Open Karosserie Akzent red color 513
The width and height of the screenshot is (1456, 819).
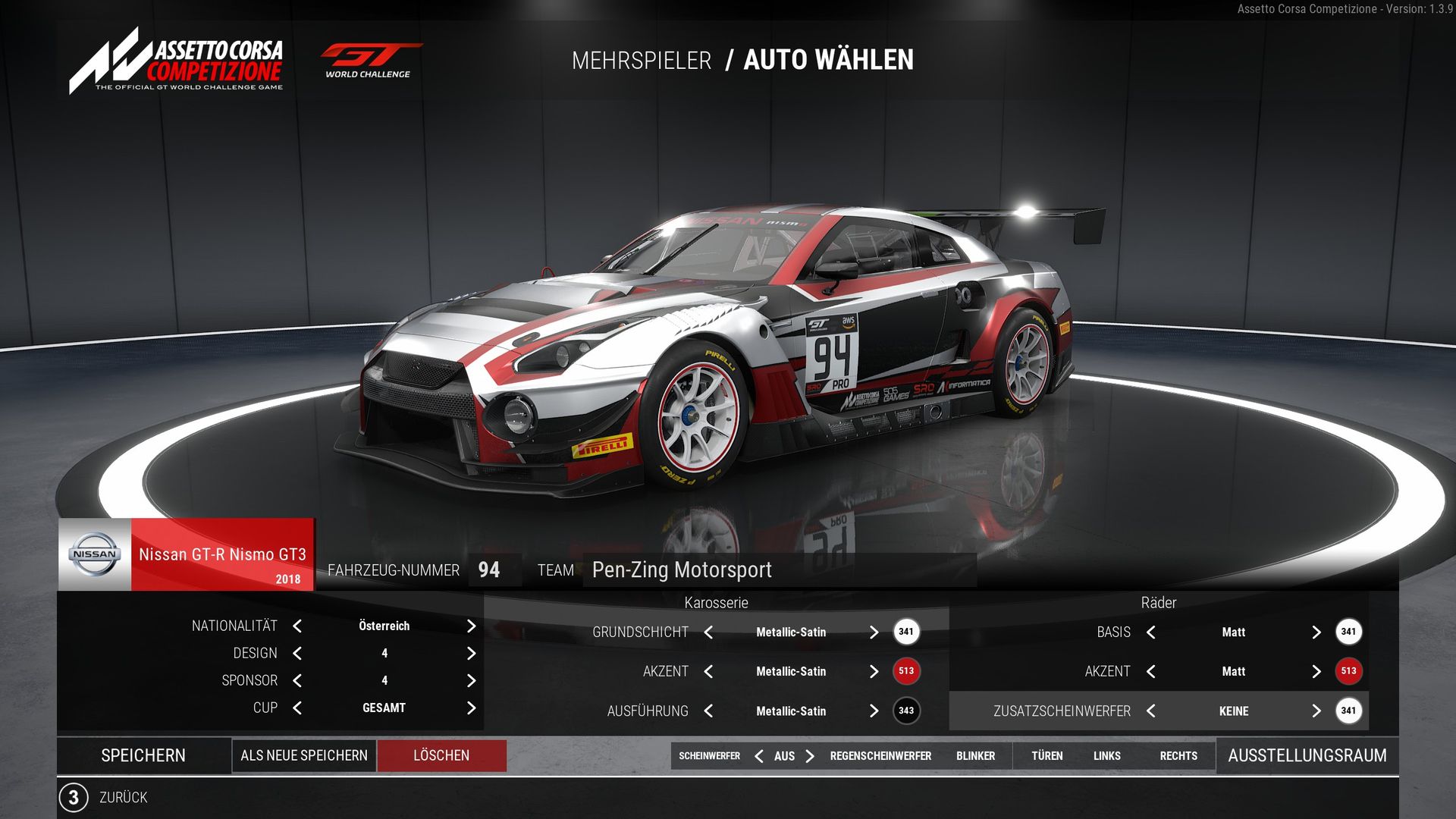[906, 671]
